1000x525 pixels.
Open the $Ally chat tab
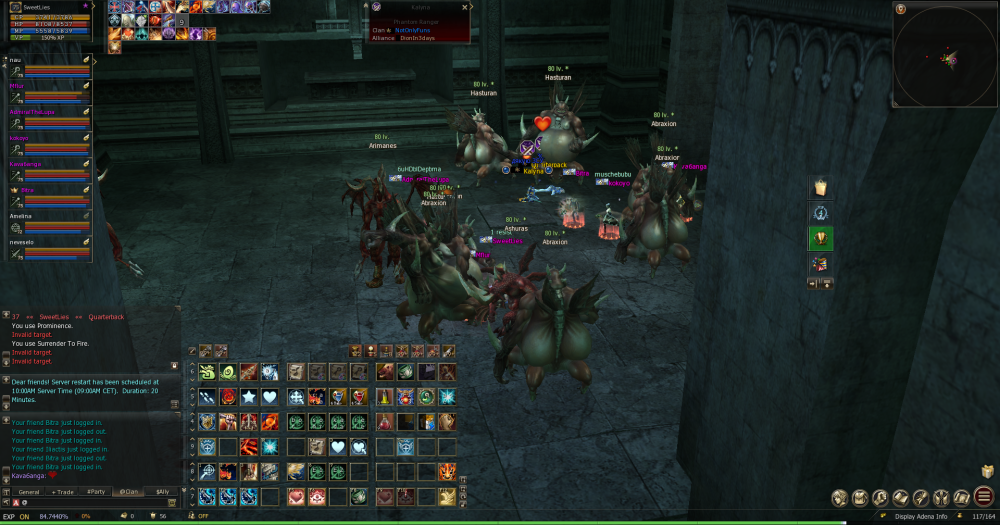click(x=161, y=492)
